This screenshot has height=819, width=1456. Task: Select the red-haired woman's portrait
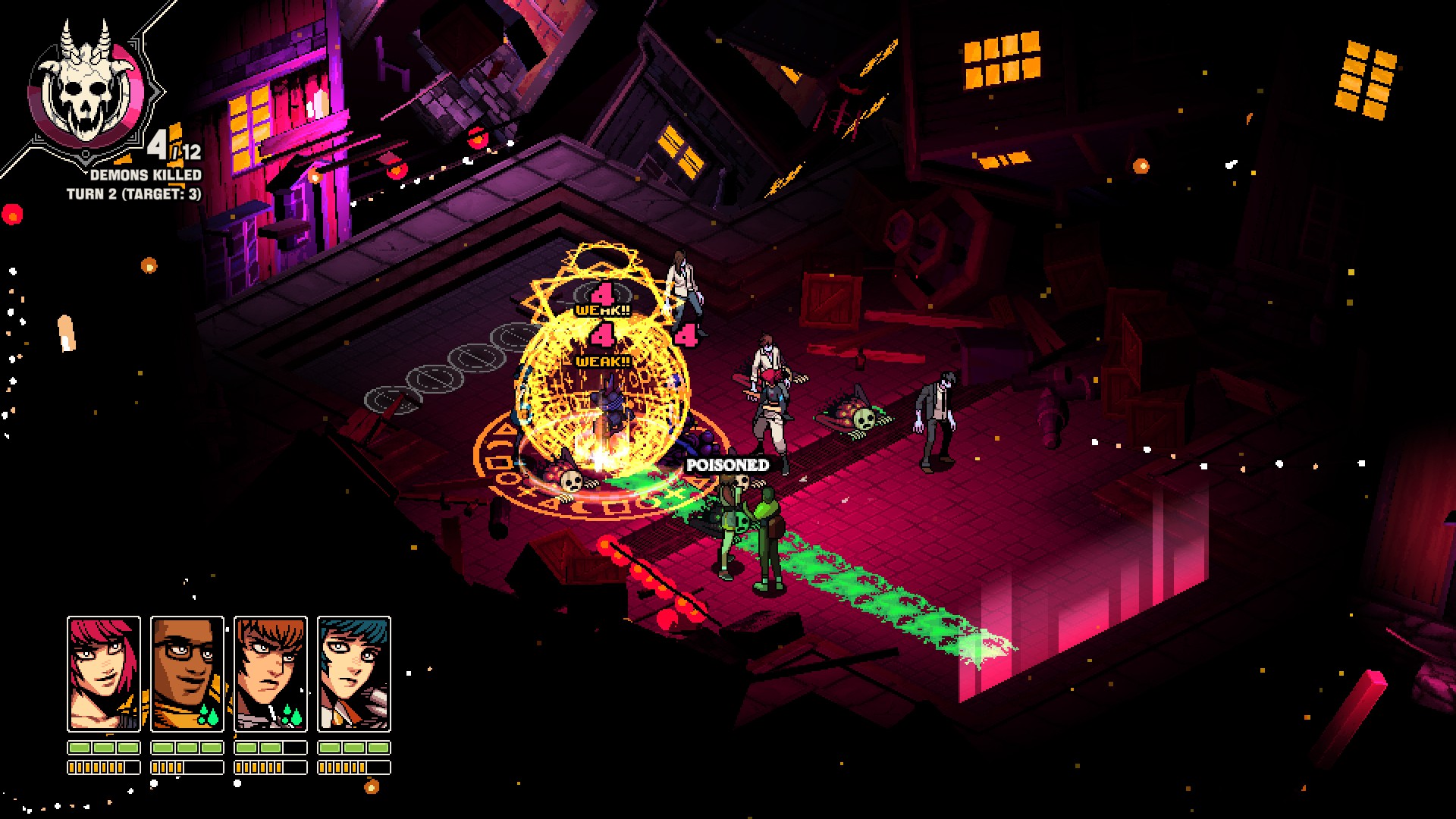pyautogui.click(x=104, y=673)
